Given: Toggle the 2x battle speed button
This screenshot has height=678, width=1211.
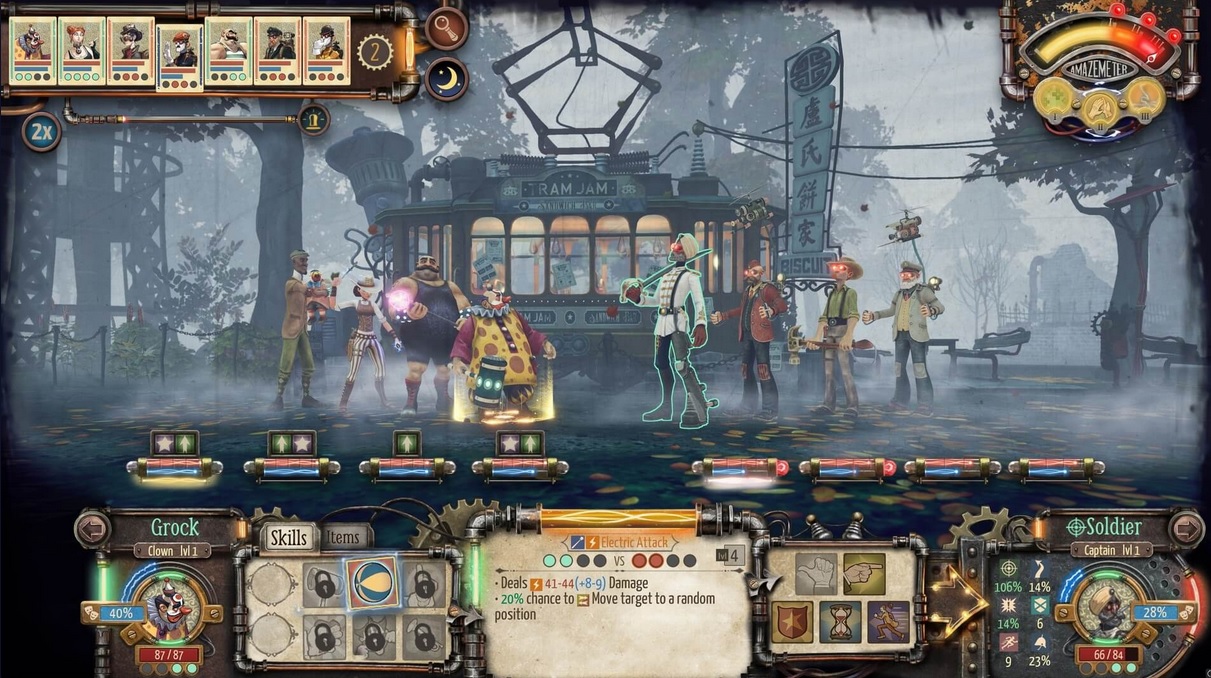Looking at the screenshot, I should pos(40,132).
